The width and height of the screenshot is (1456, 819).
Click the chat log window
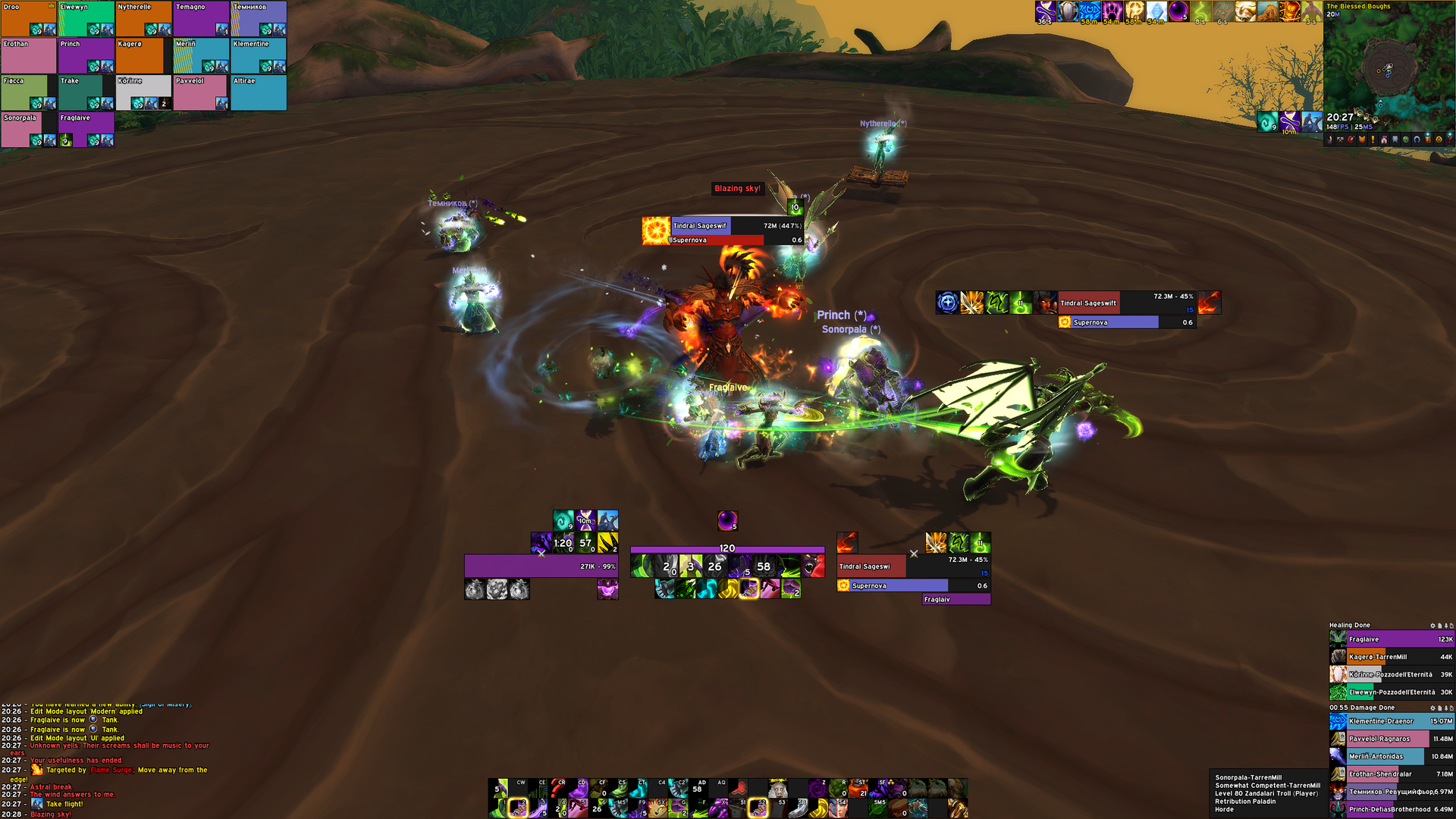pyautogui.click(x=106, y=758)
